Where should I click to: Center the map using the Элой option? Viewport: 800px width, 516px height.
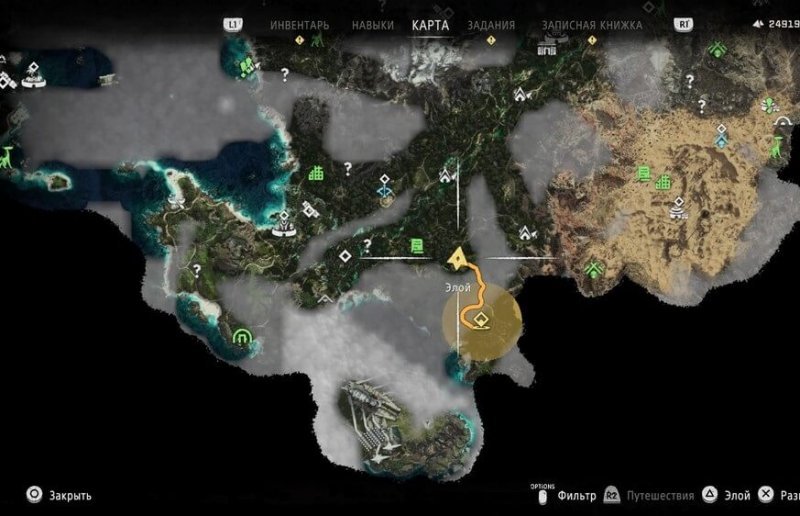click(736, 495)
